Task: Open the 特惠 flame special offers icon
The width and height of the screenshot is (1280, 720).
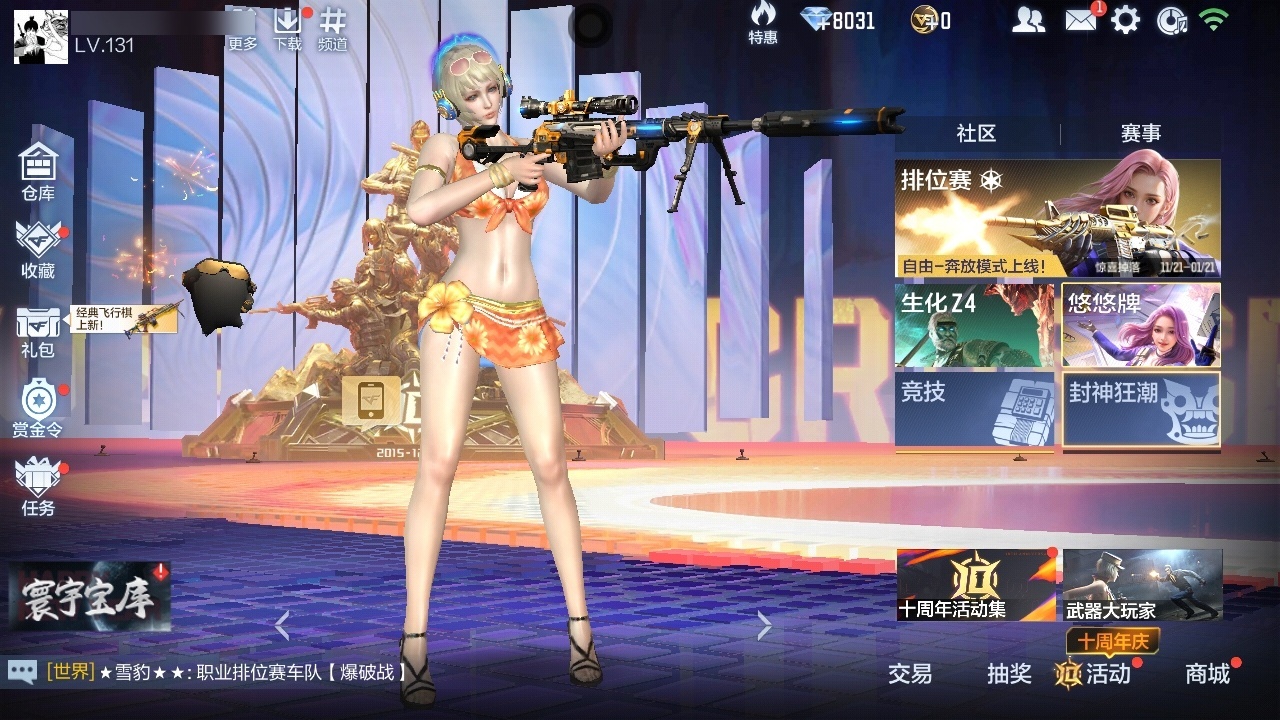Action: (x=763, y=22)
